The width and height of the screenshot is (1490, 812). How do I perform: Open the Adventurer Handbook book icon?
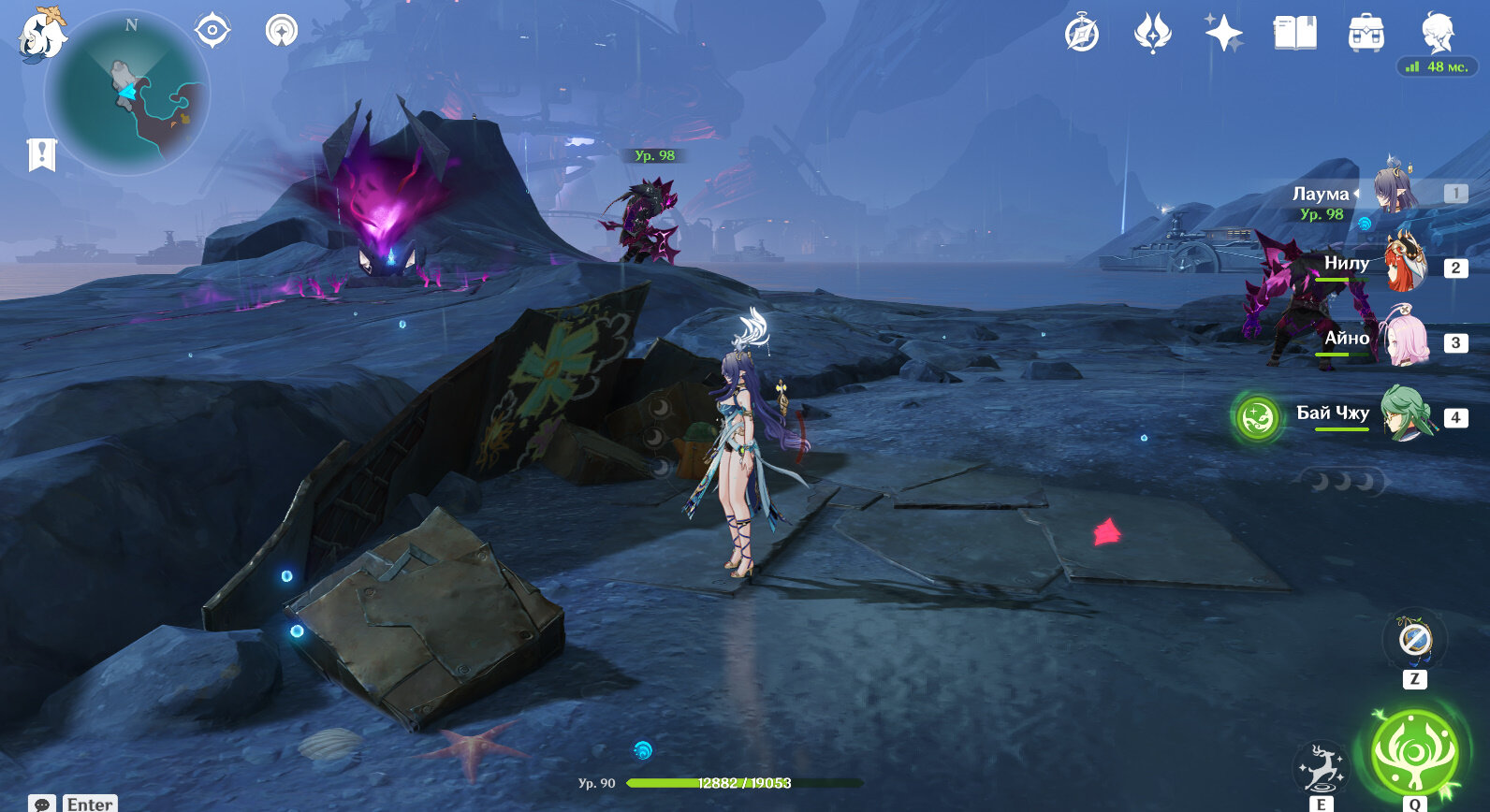1295,34
